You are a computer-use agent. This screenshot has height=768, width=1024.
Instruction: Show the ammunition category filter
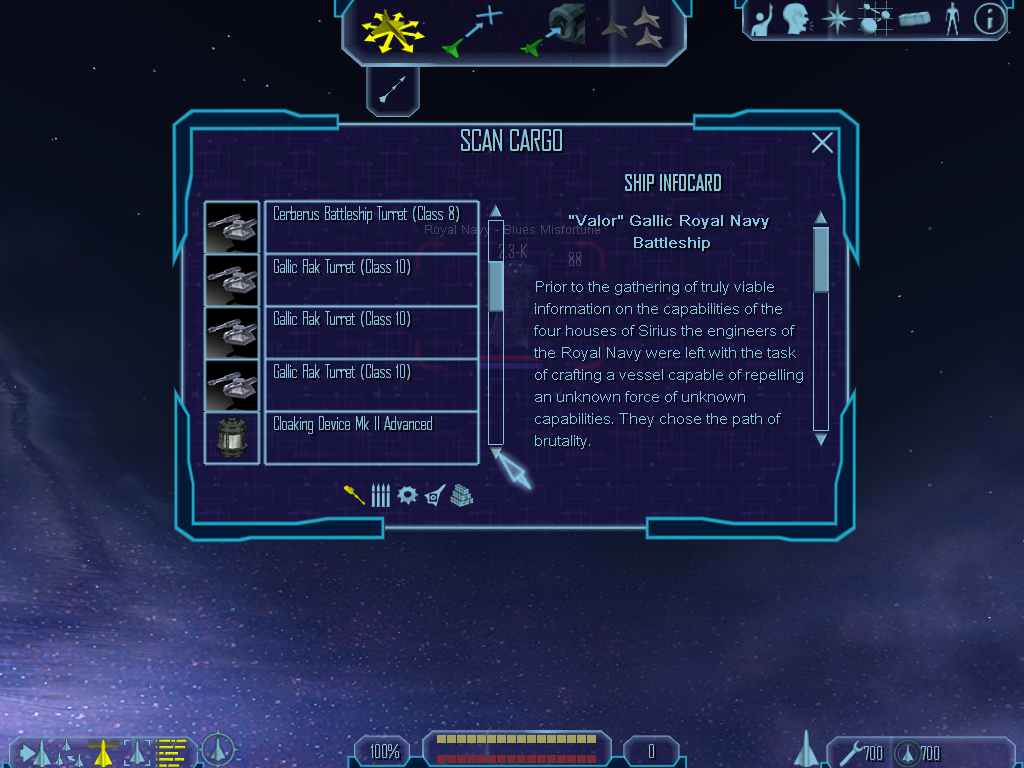pos(380,495)
